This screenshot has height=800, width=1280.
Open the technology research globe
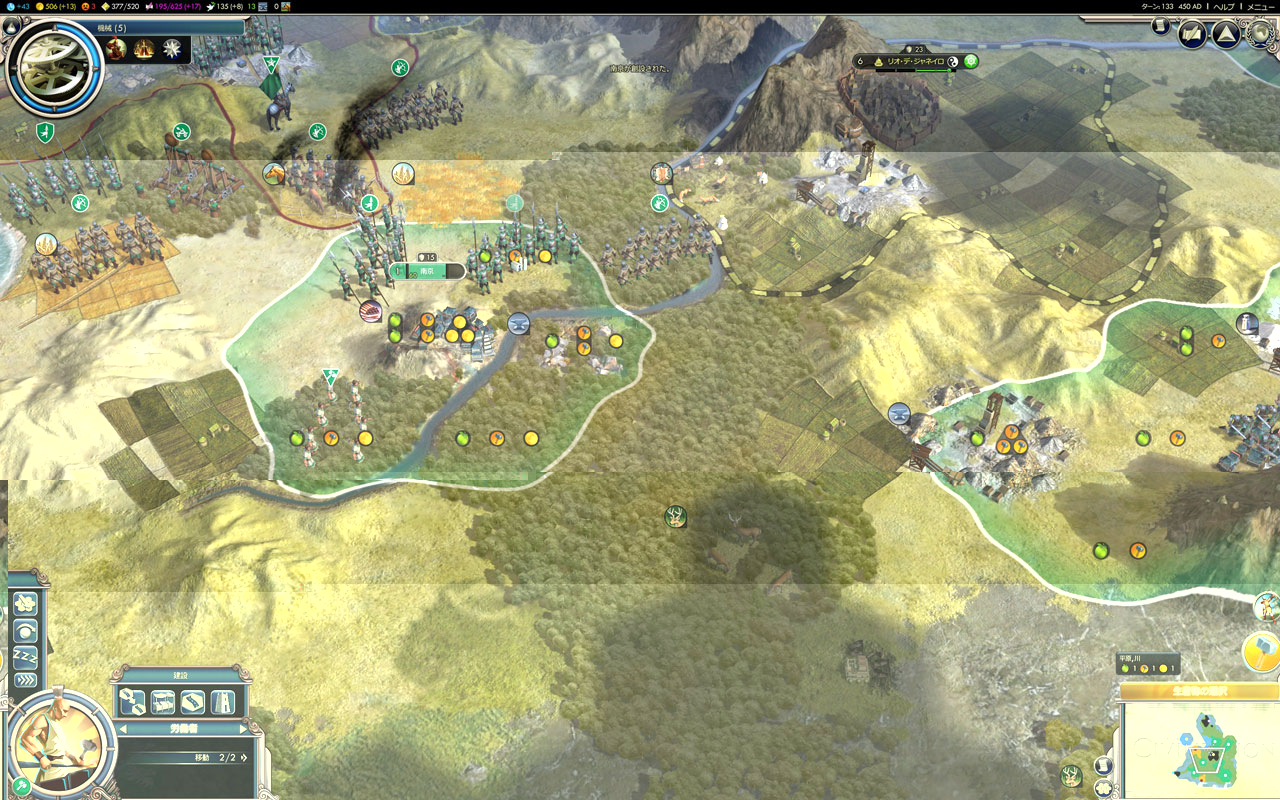tap(1259, 33)
